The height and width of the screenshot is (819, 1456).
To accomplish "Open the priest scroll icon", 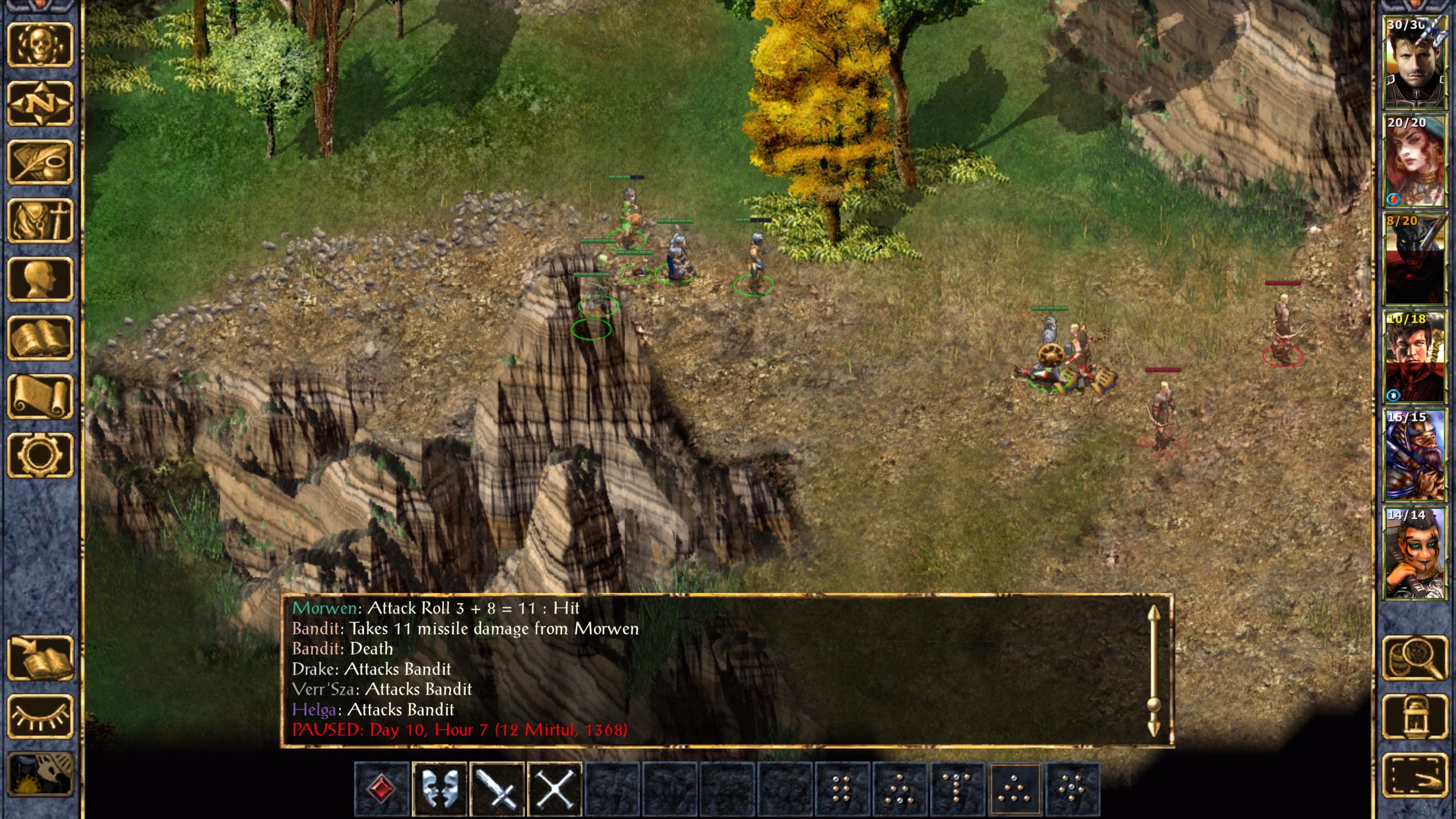I will [40, 396].
